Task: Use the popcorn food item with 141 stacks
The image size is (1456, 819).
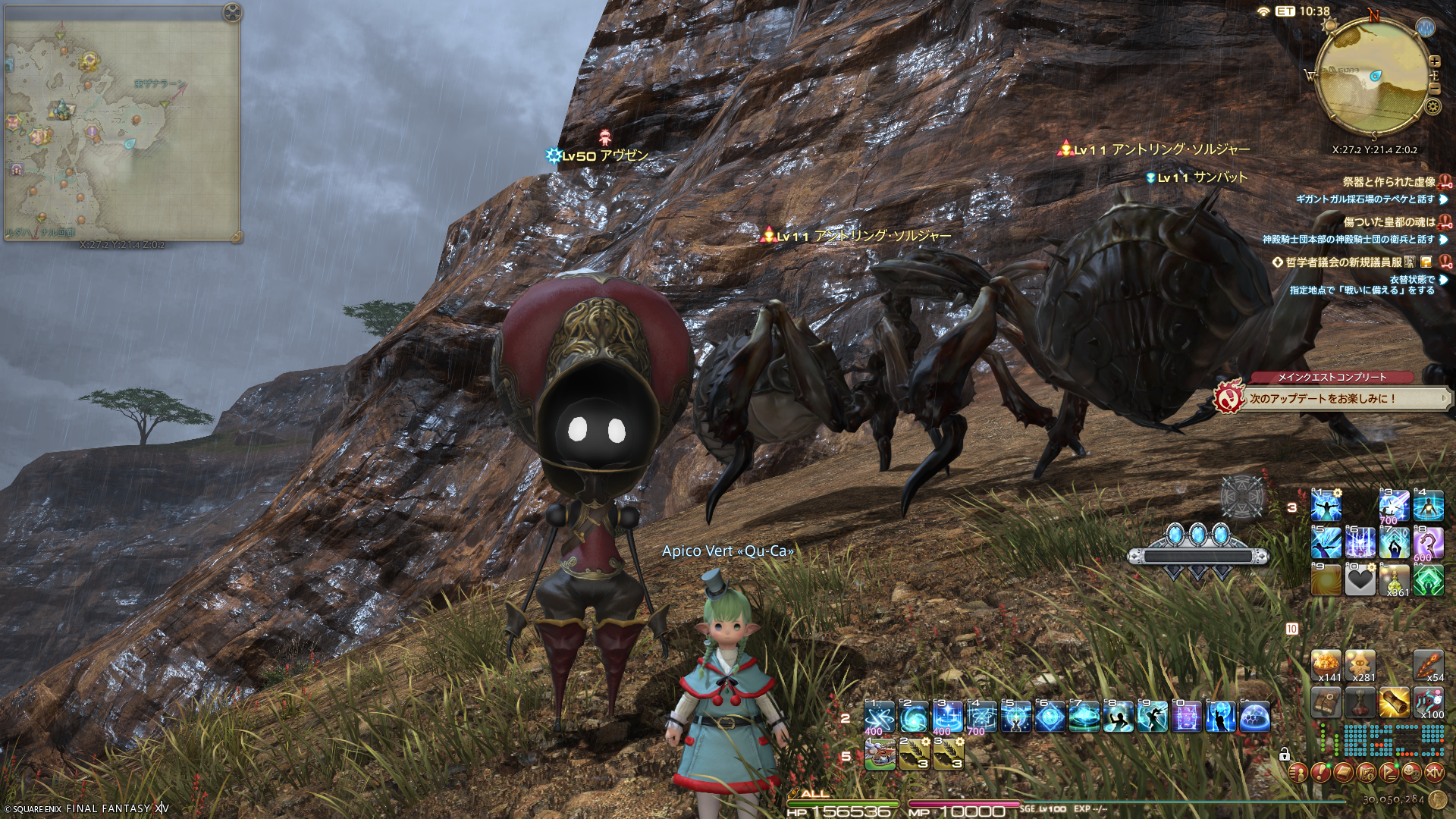Action: pyautogui.click(x=1326, y=665)
